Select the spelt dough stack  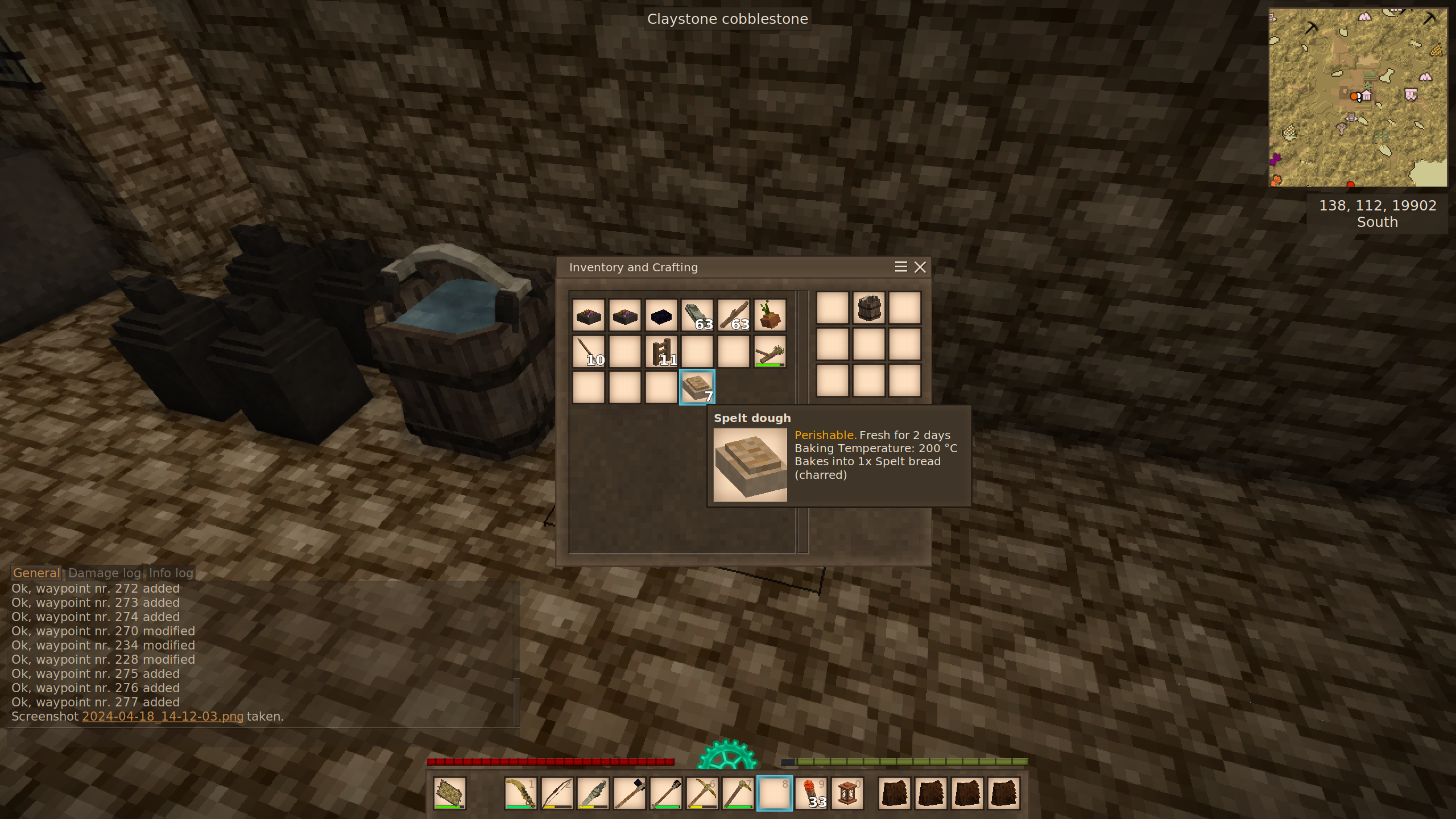click(697, 387)
